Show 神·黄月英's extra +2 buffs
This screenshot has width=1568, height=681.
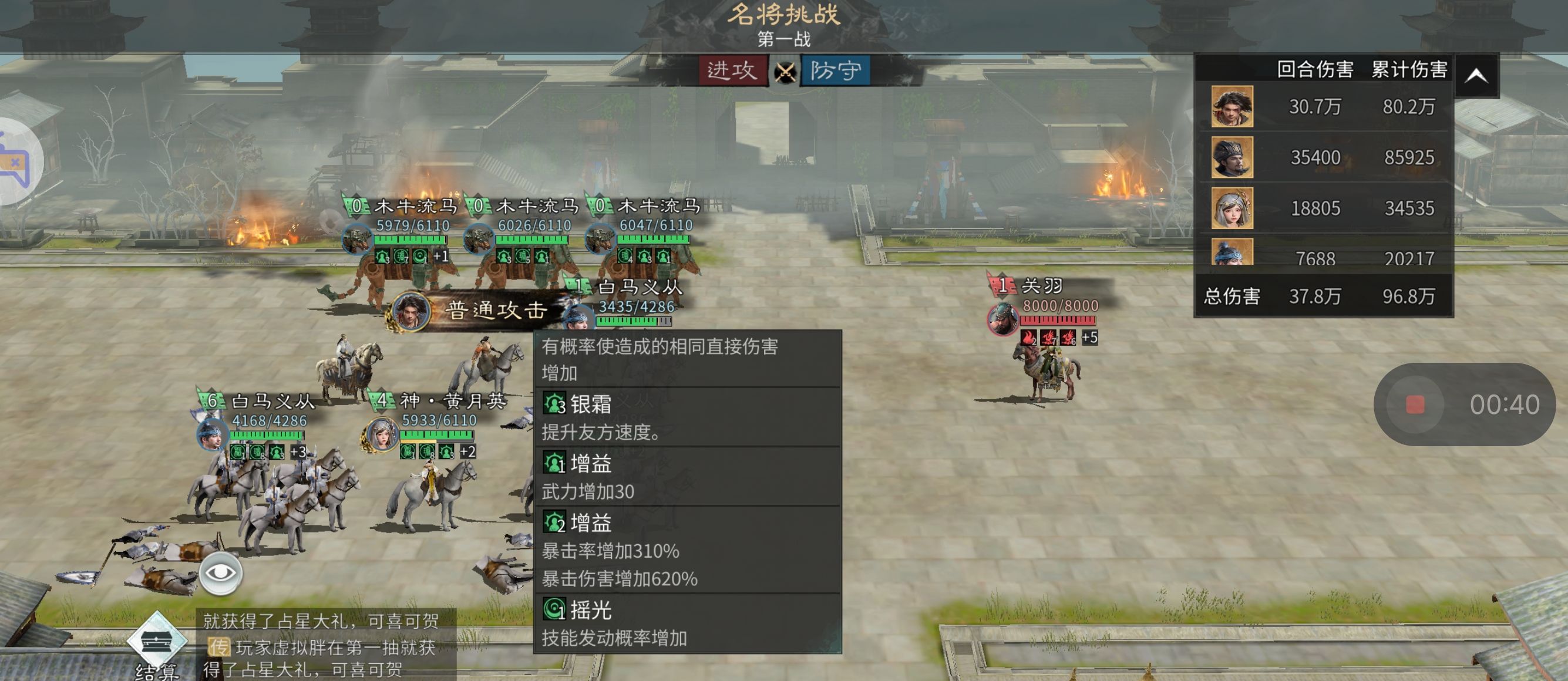(x=467, y=451)
